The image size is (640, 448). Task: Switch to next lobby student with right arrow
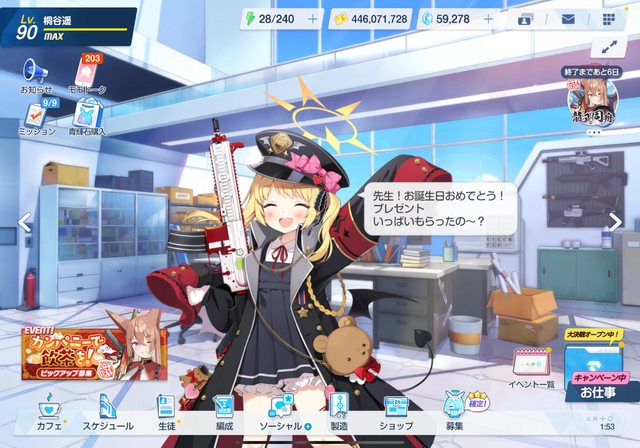616,222
